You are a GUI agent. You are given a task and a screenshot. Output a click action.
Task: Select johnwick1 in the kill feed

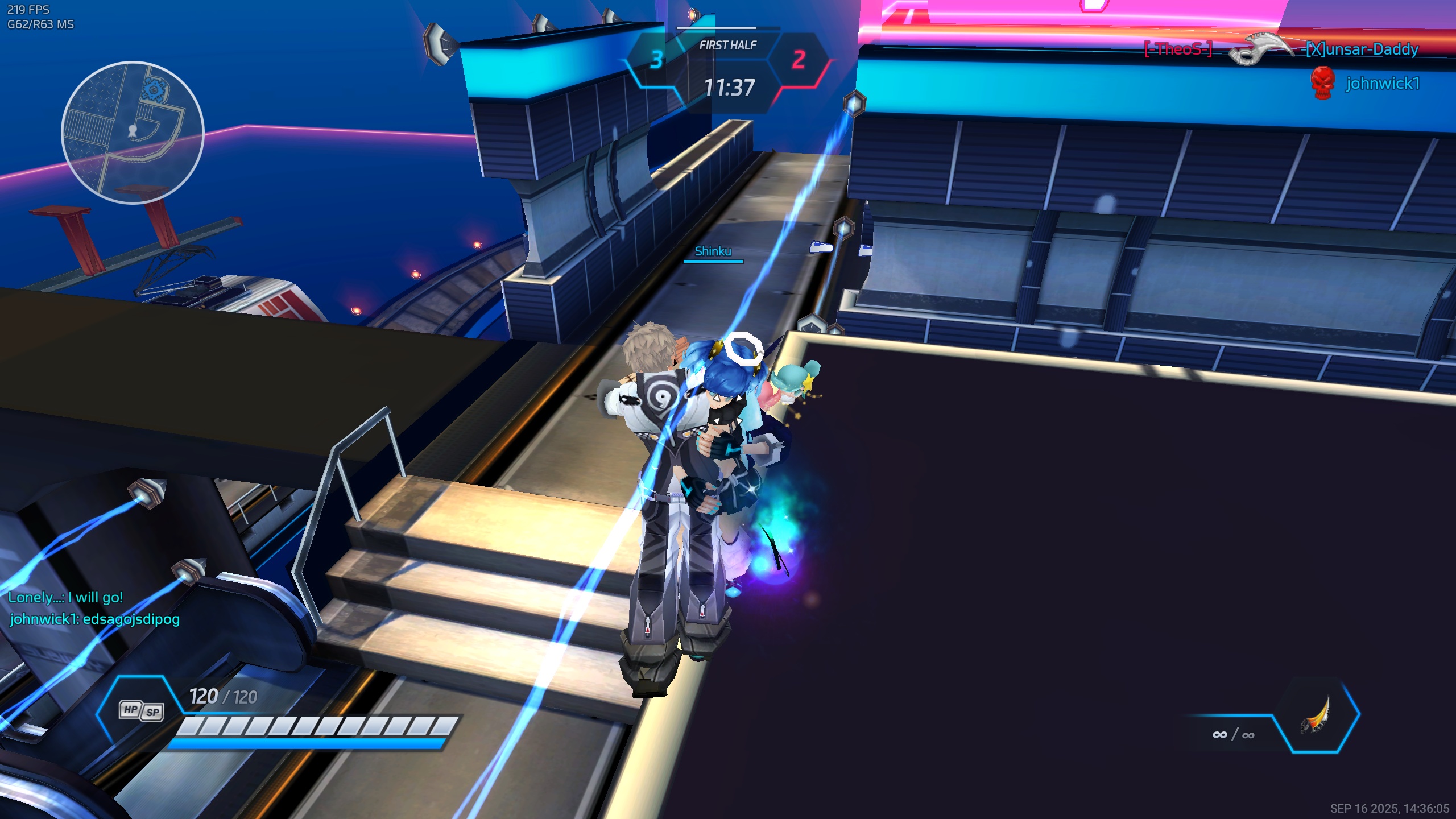[1382, 84]
